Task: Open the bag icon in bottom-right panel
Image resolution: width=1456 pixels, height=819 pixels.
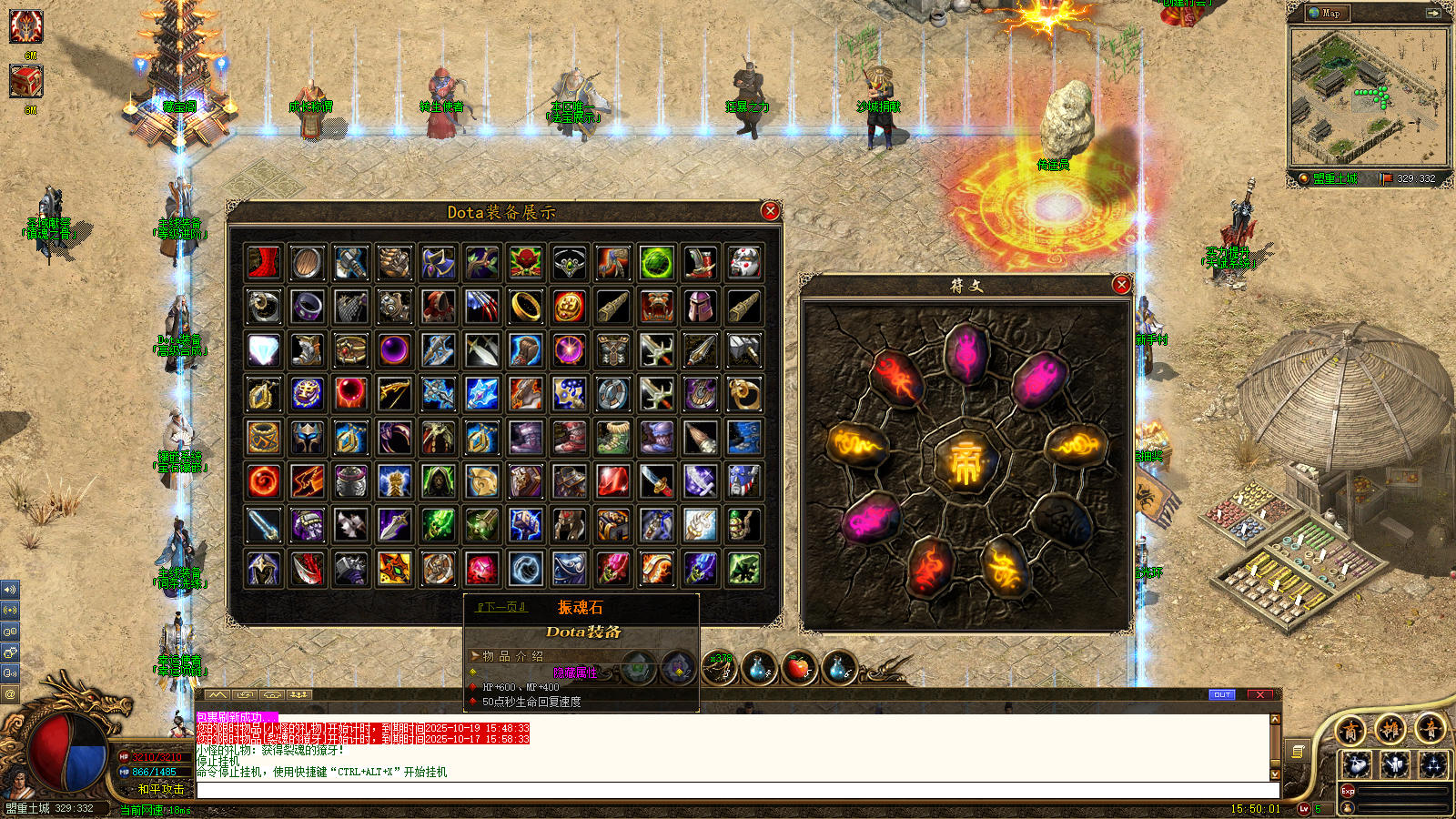Action: (1357, 764)
